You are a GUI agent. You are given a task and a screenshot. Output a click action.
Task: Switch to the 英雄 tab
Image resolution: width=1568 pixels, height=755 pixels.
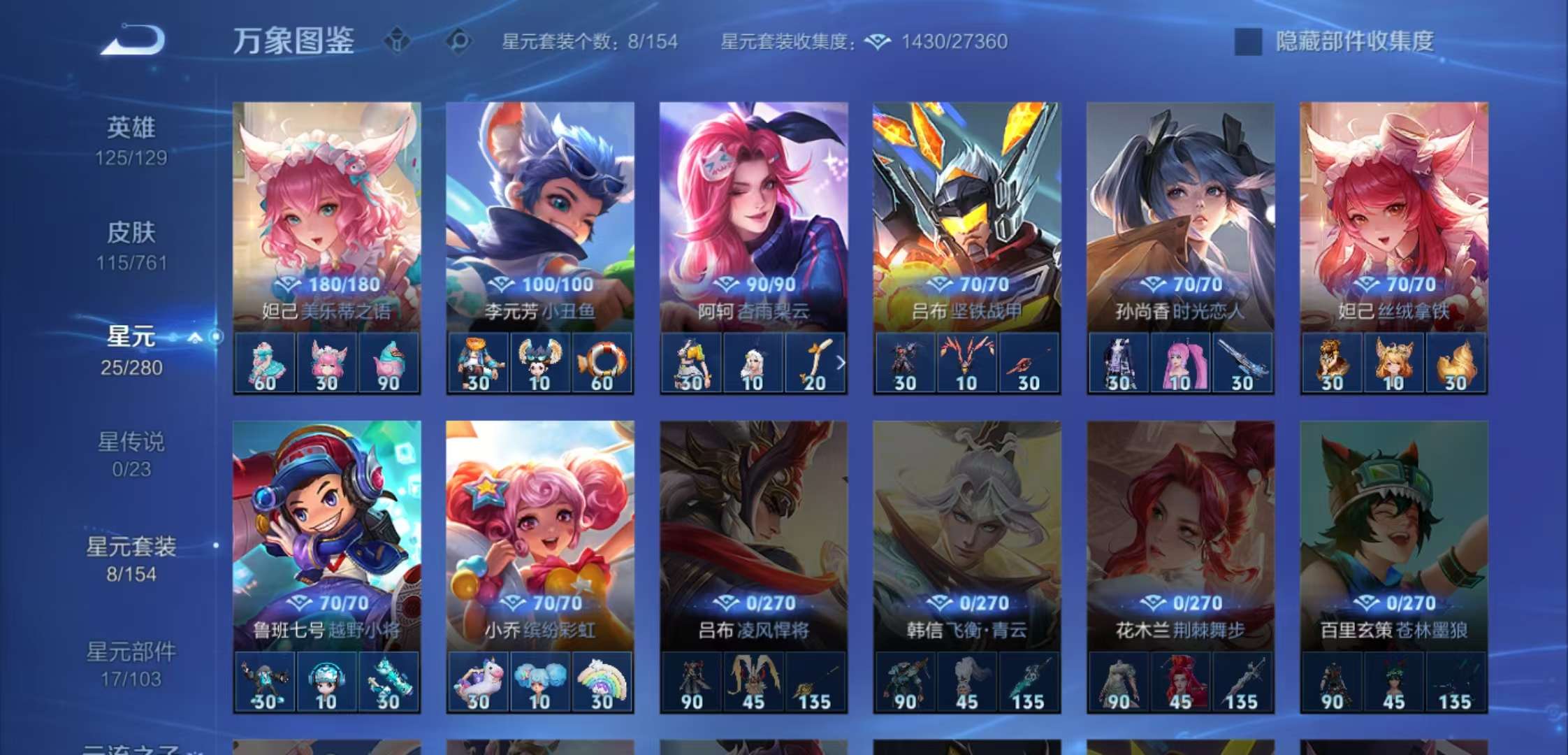[133, 128]
